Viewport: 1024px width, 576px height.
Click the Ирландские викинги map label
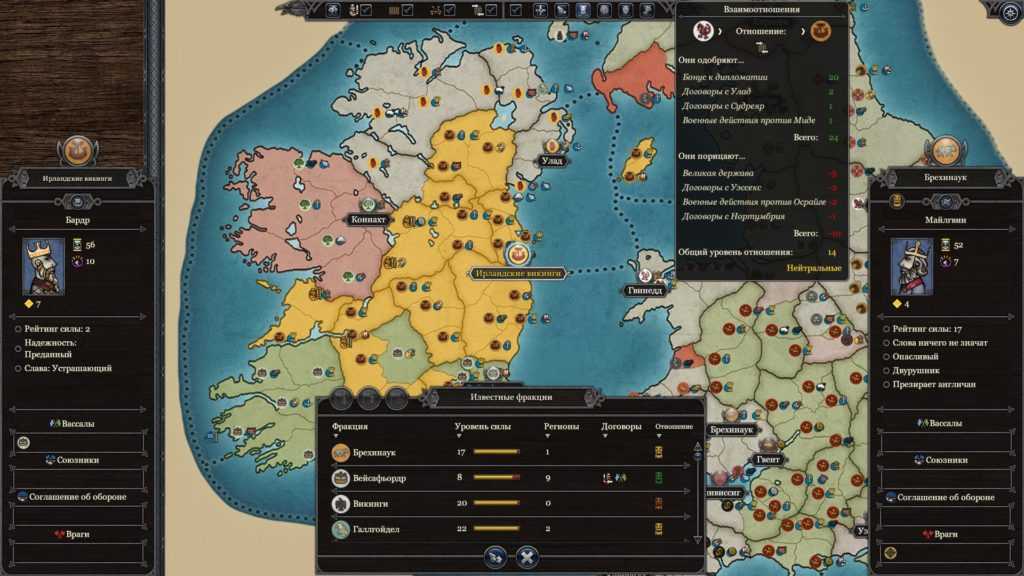(x=519, y=272)
